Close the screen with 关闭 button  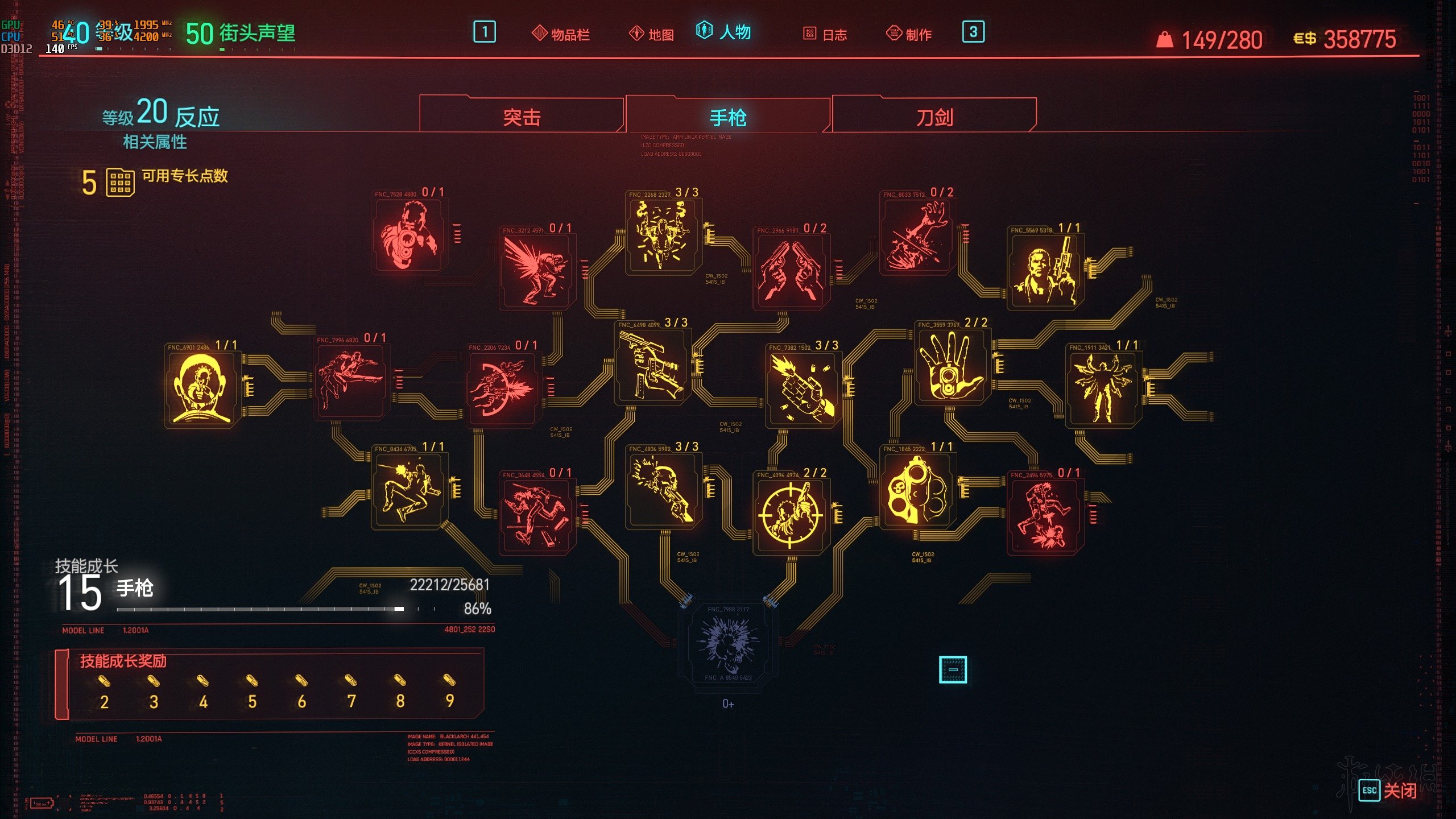pos(1388,791)
